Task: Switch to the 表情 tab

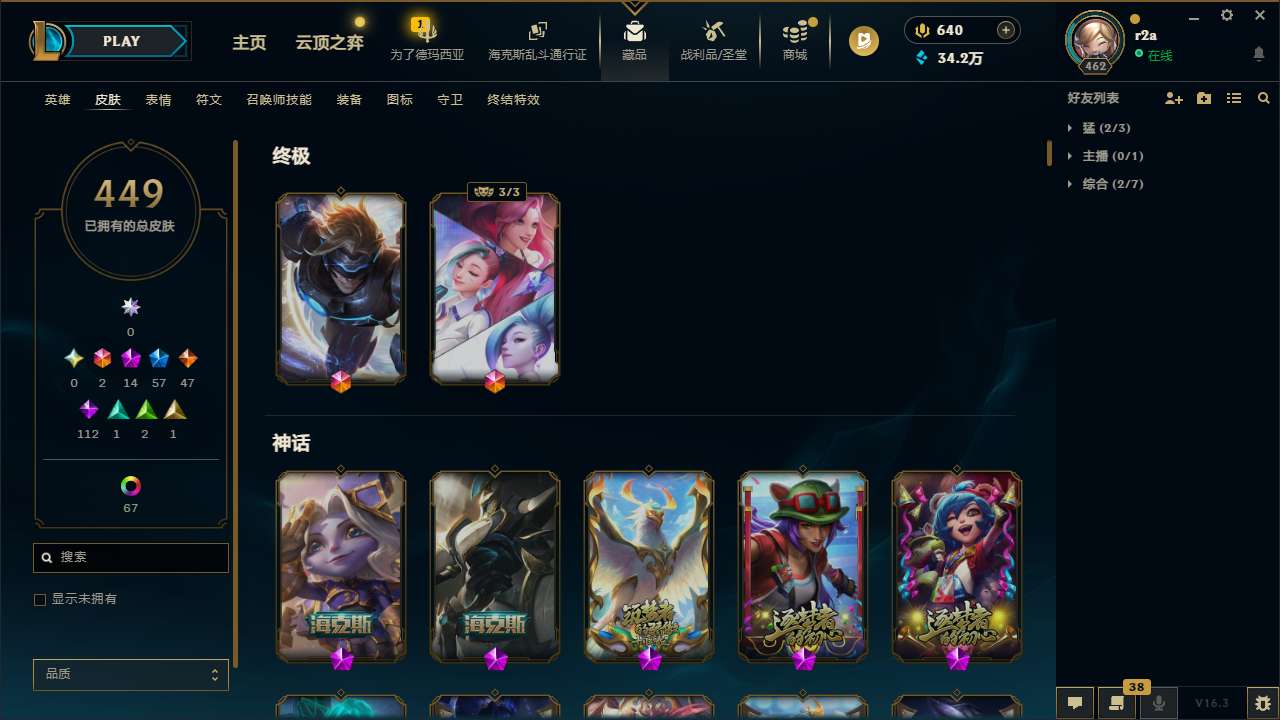Action: (x=157, y=99)
